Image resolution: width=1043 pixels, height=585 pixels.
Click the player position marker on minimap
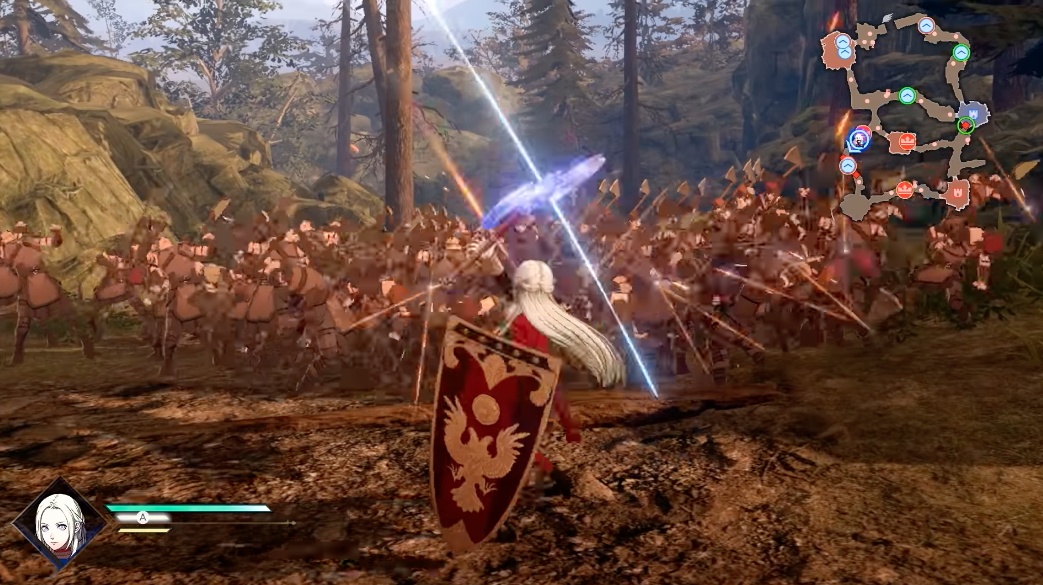click(x=859, y=139)
